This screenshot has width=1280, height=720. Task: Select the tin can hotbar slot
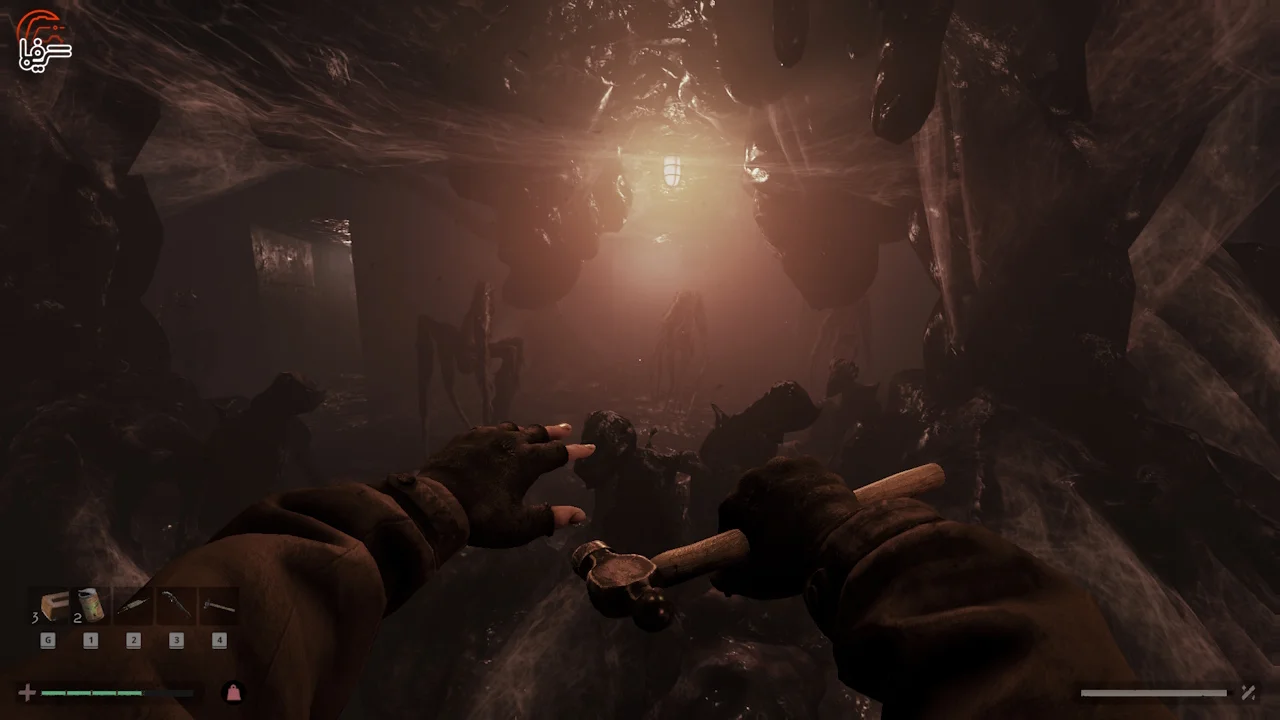91,606
